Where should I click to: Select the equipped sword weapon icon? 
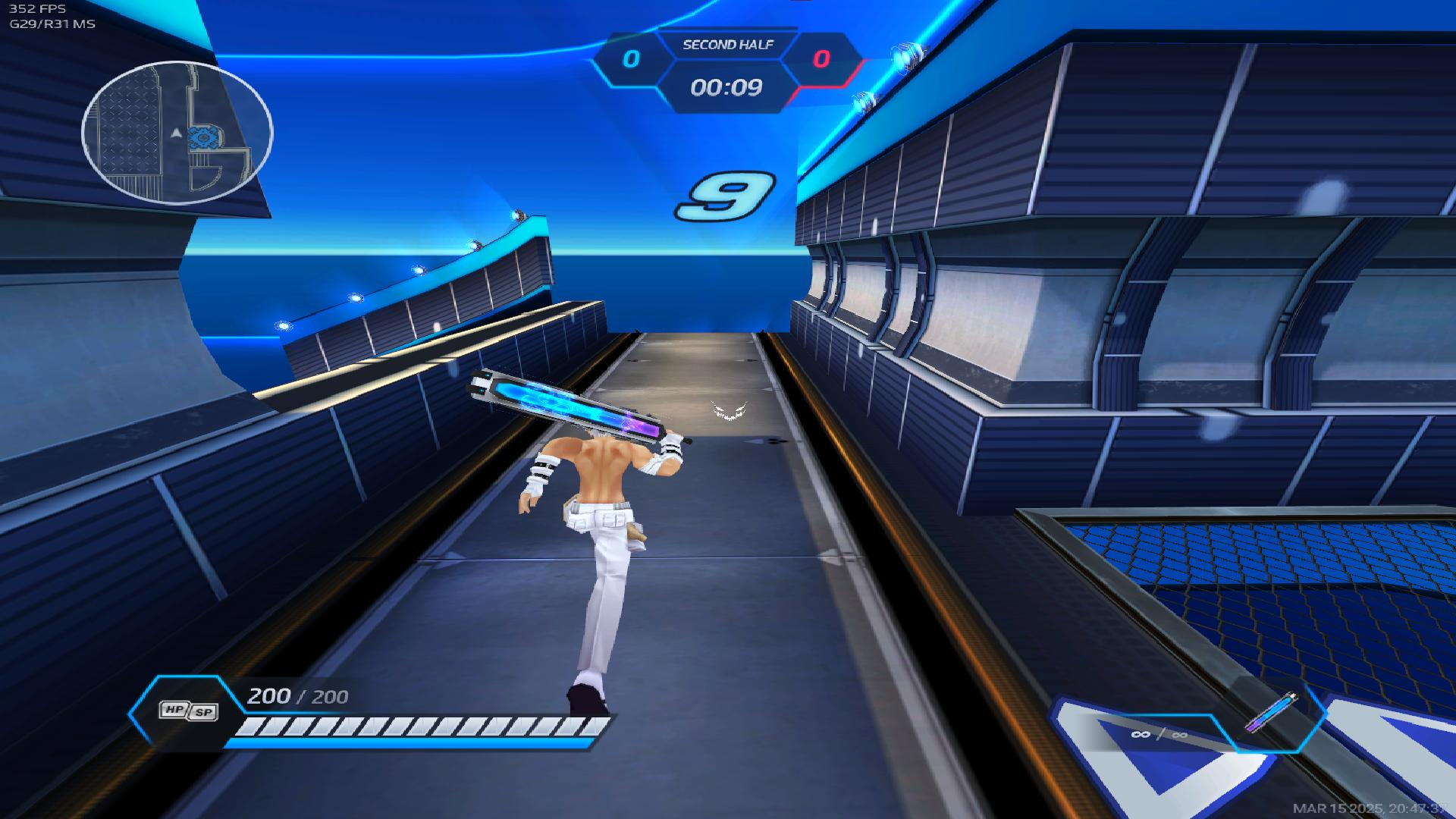point(1270,714)
